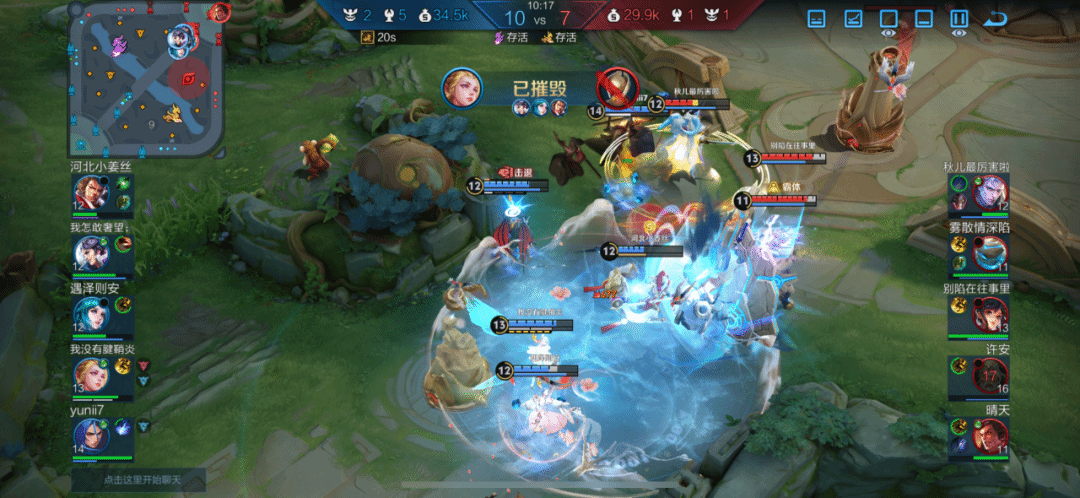The height and width of the screenshot is (498, 1080).
Task: Click the blonde hero portrait in destroyed banner
Action: 462,88
